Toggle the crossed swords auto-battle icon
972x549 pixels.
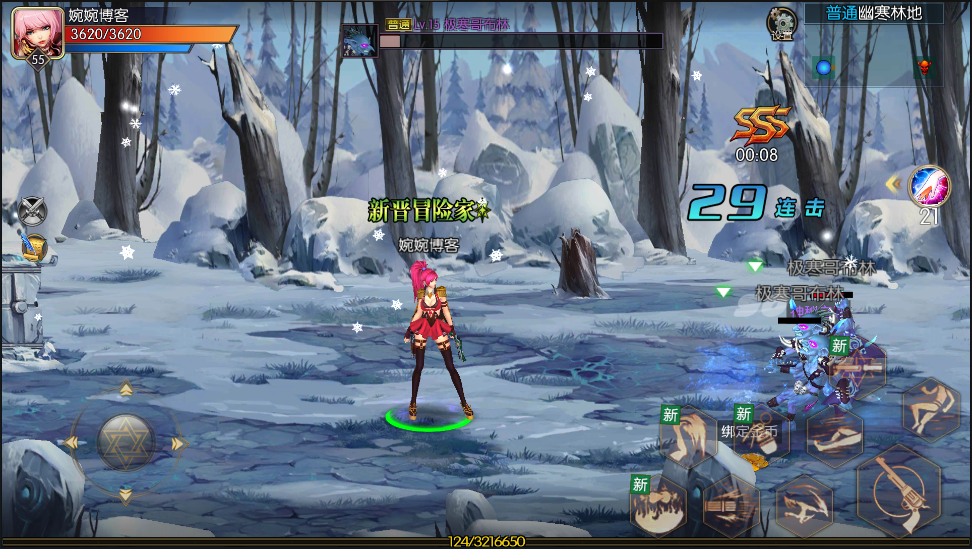click(x=33, y=211)
